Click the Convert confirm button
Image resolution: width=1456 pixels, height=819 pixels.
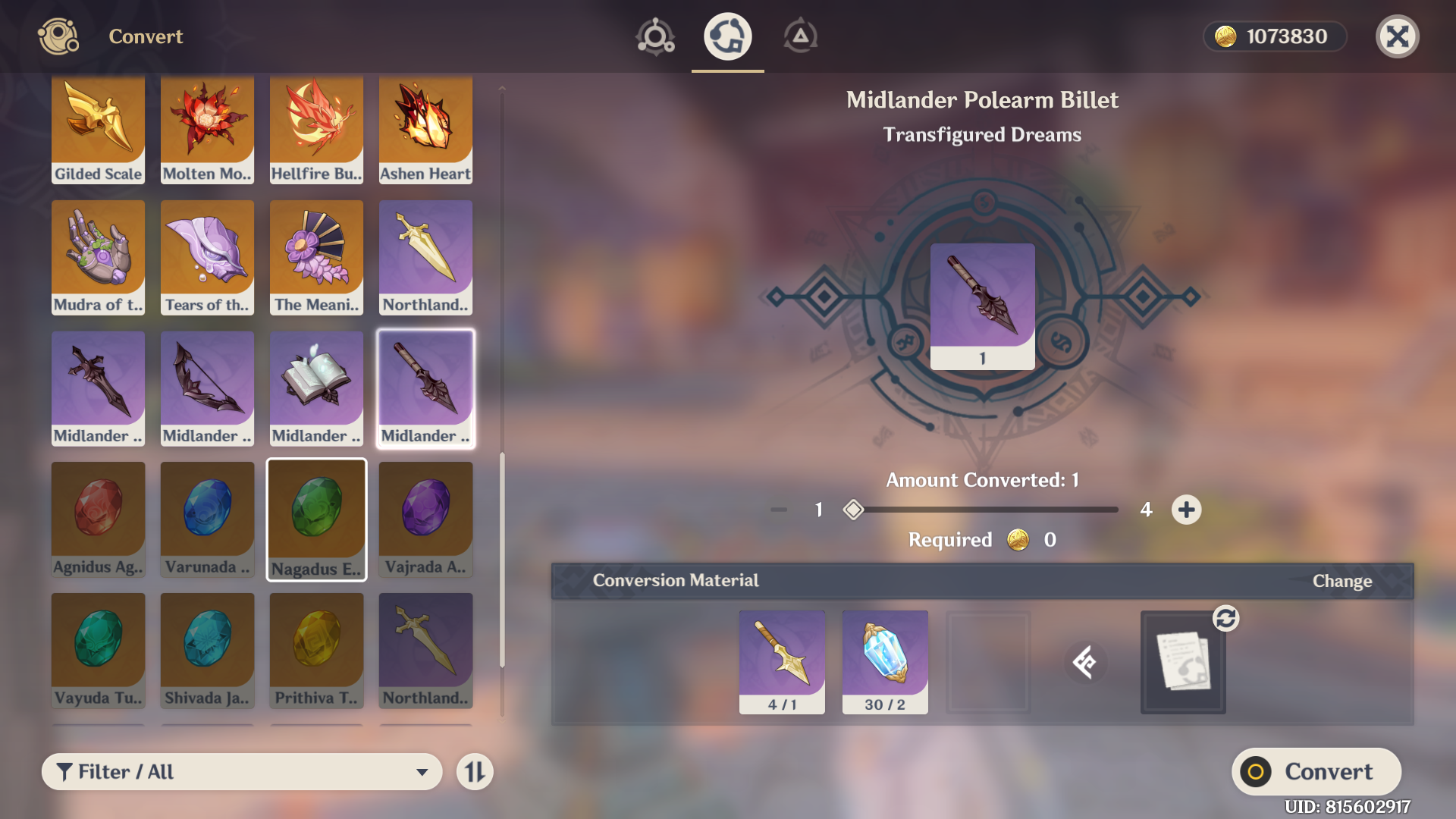[1316, 771]
